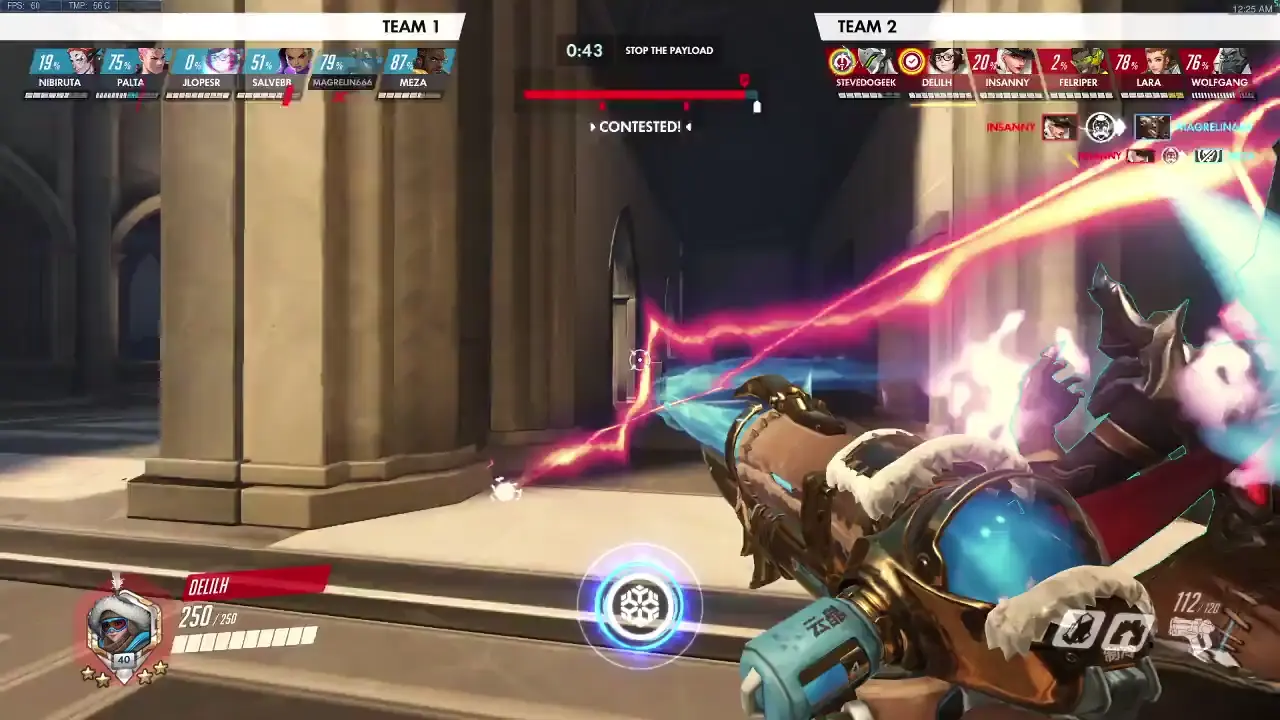Switch to the TEAM 2 scoreboard tab
The image size is (1280, 720).
click(x=866, y=26)
